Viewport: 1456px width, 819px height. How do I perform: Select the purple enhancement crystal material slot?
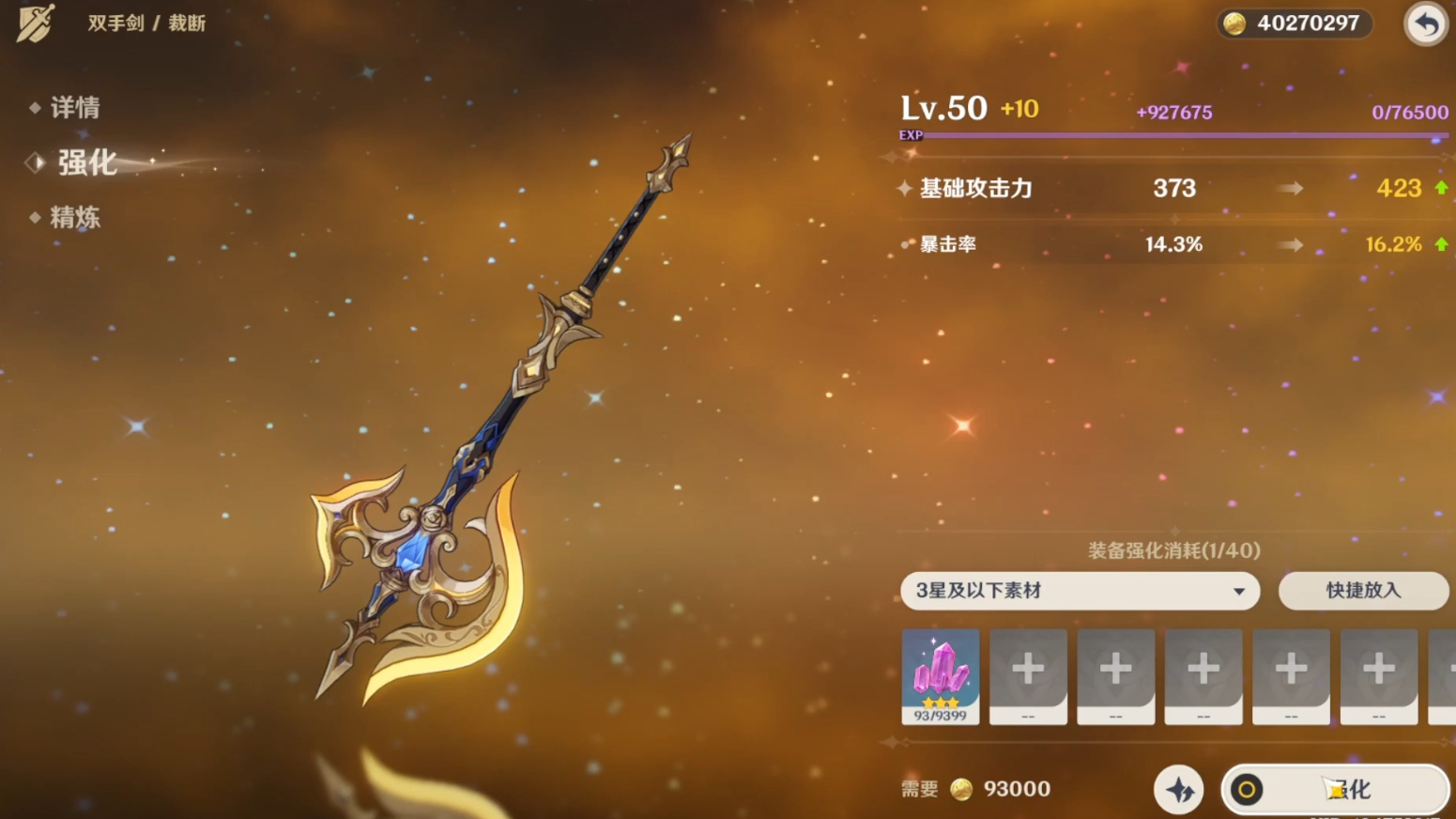point(940,675)
